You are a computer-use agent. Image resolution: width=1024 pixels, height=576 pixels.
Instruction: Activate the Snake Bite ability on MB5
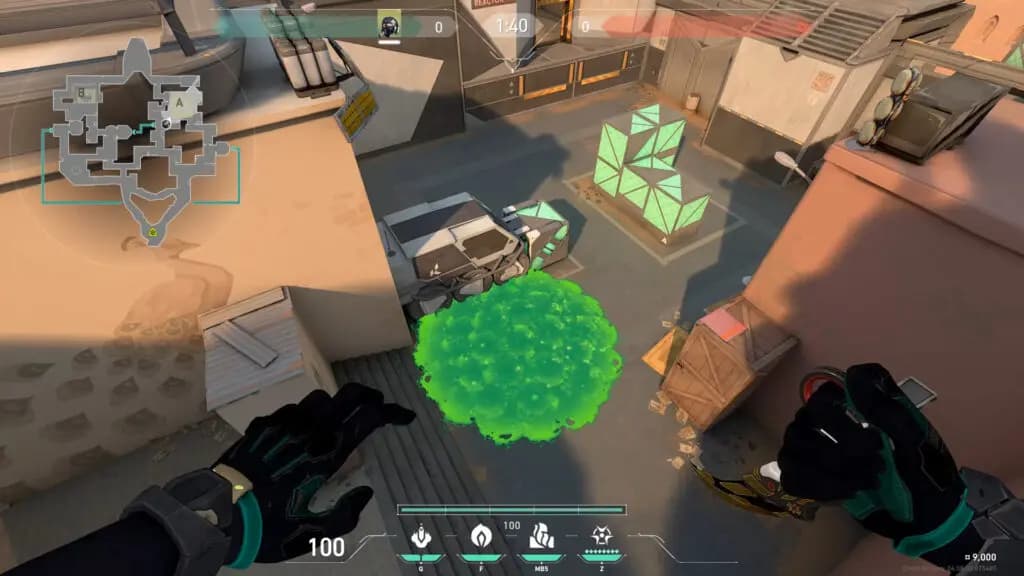coord(539,536)
